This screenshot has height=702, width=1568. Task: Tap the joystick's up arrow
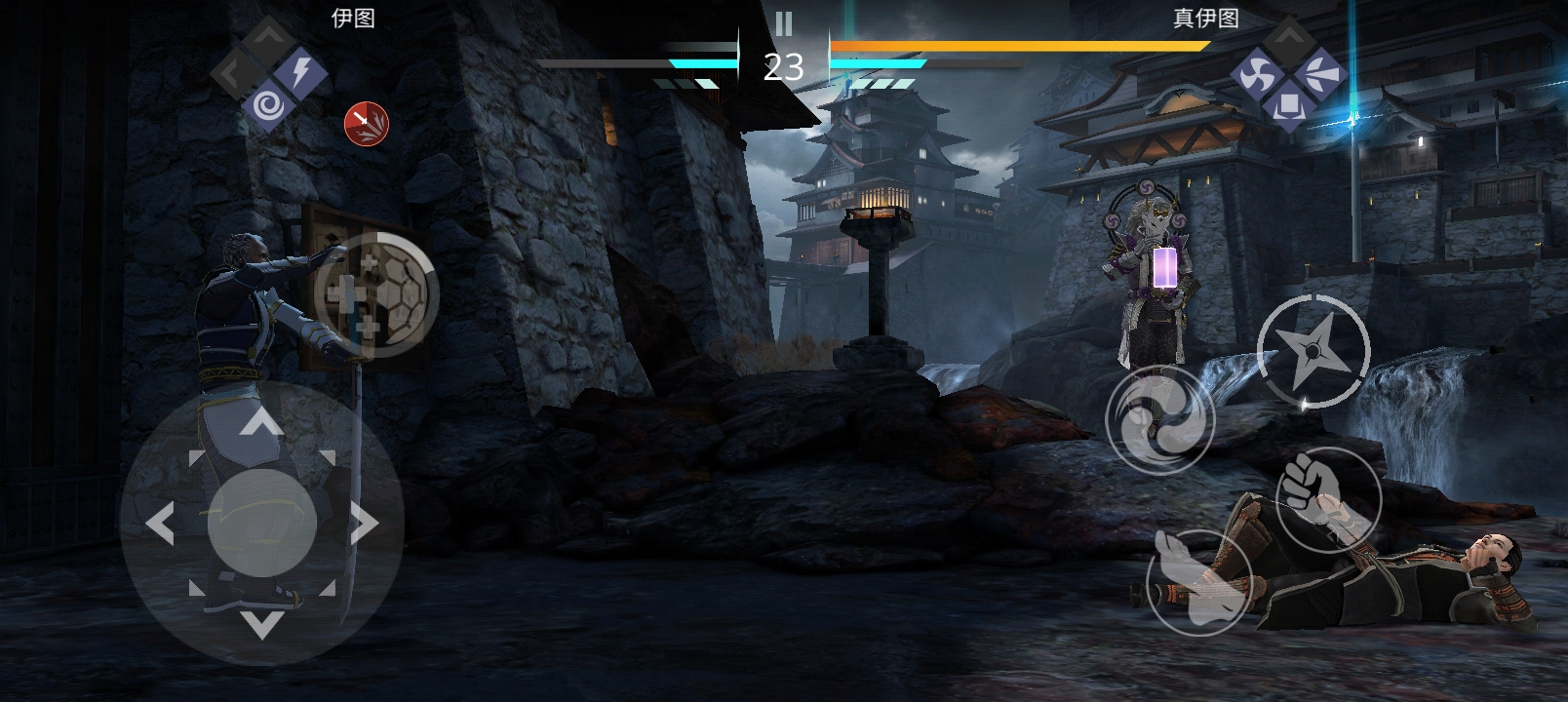(261, 423)
